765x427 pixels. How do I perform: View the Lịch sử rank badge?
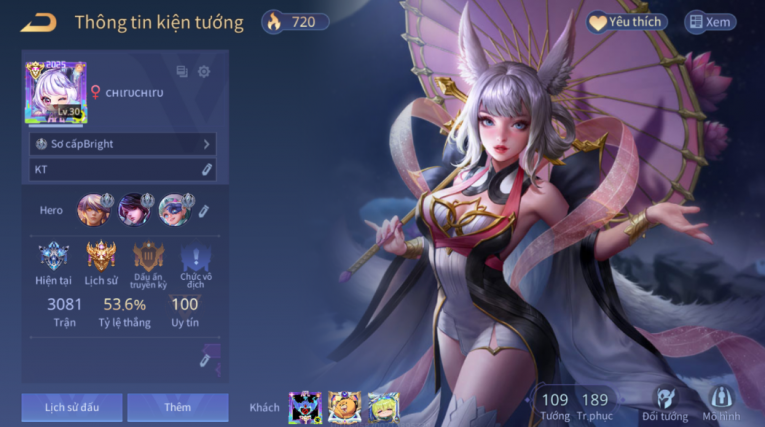(101, 258)
